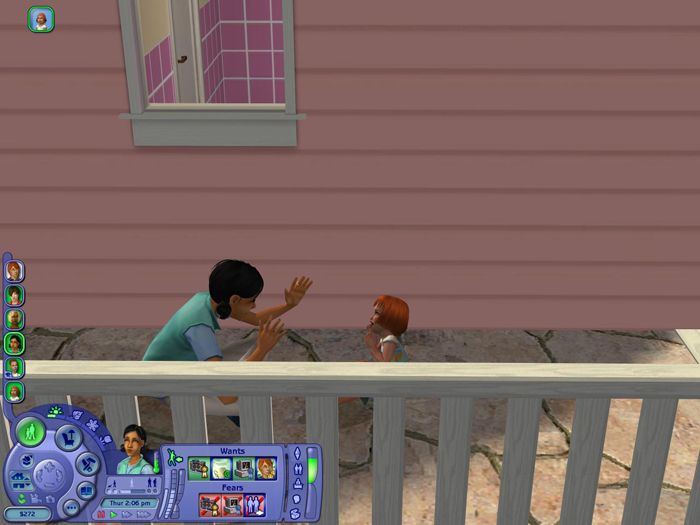Open Build Mode with the hammer and saw button
The image size is (700, 525).
(x=88, y=463)
